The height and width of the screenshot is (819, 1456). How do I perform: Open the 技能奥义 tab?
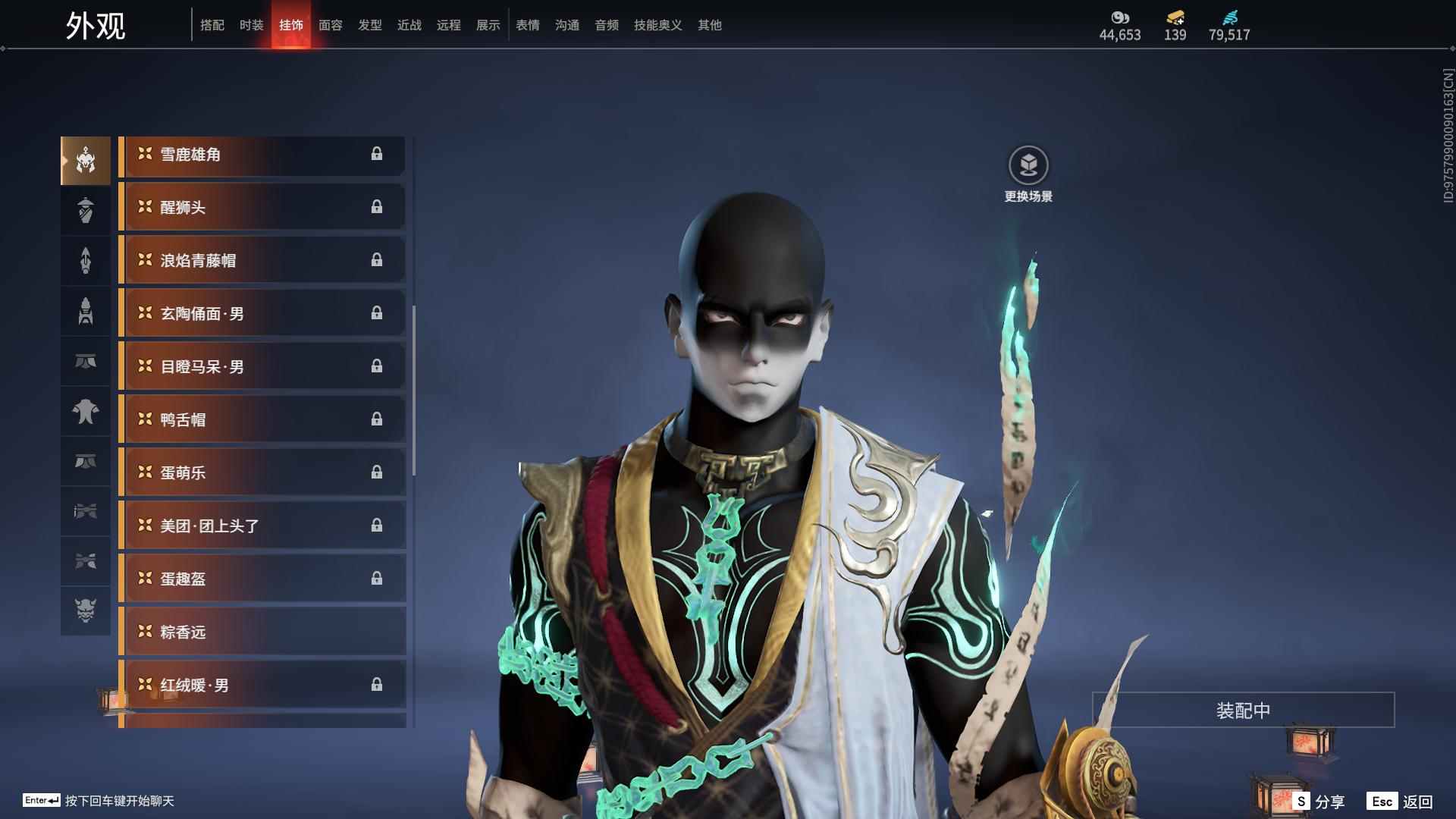[657, 25]
